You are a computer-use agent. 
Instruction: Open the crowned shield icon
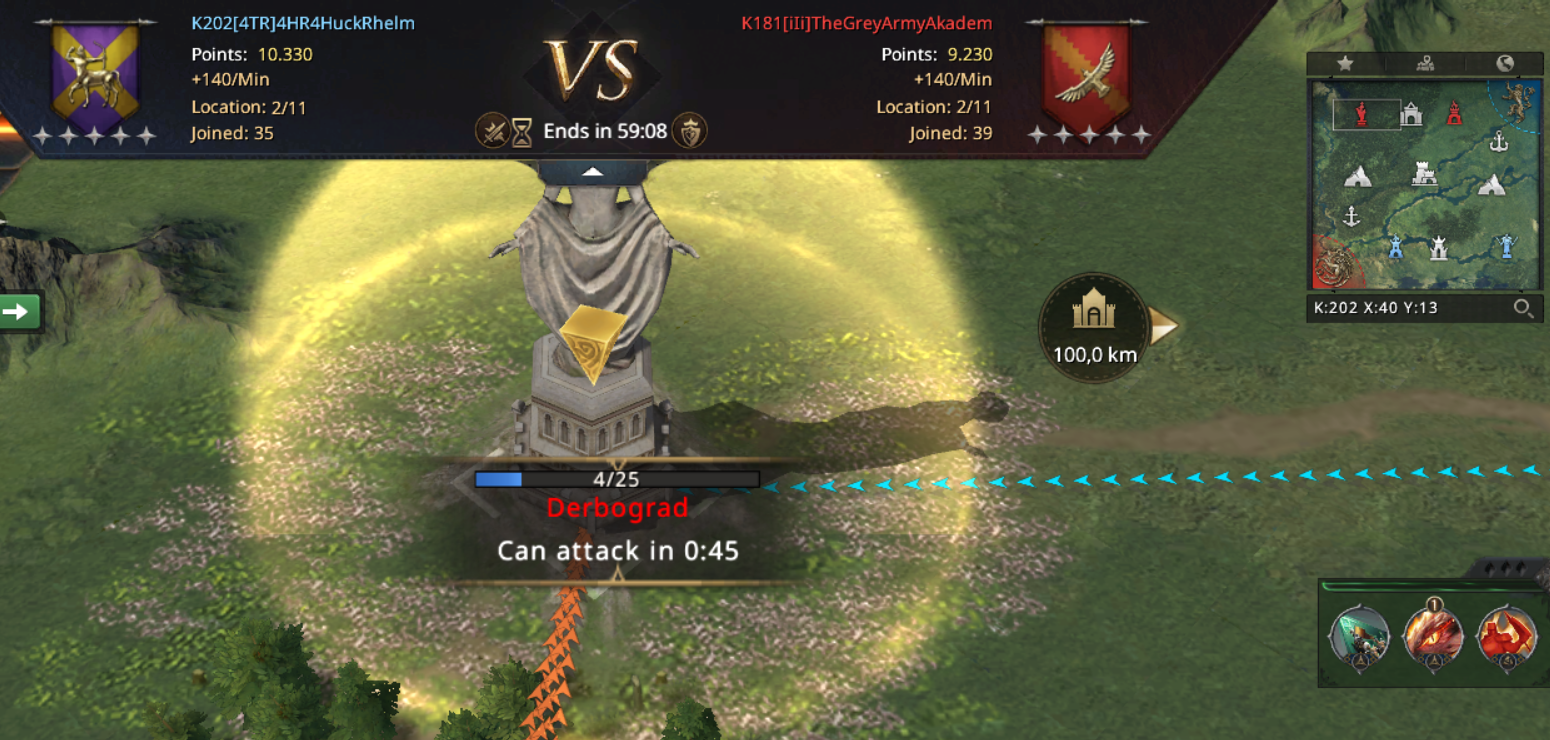click(x=689, y=131)
